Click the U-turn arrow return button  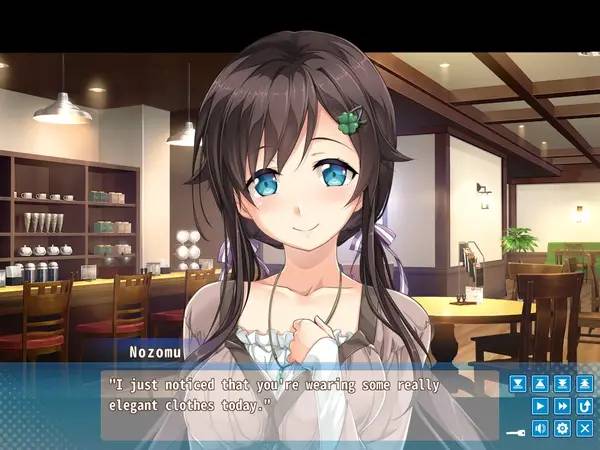586,406
